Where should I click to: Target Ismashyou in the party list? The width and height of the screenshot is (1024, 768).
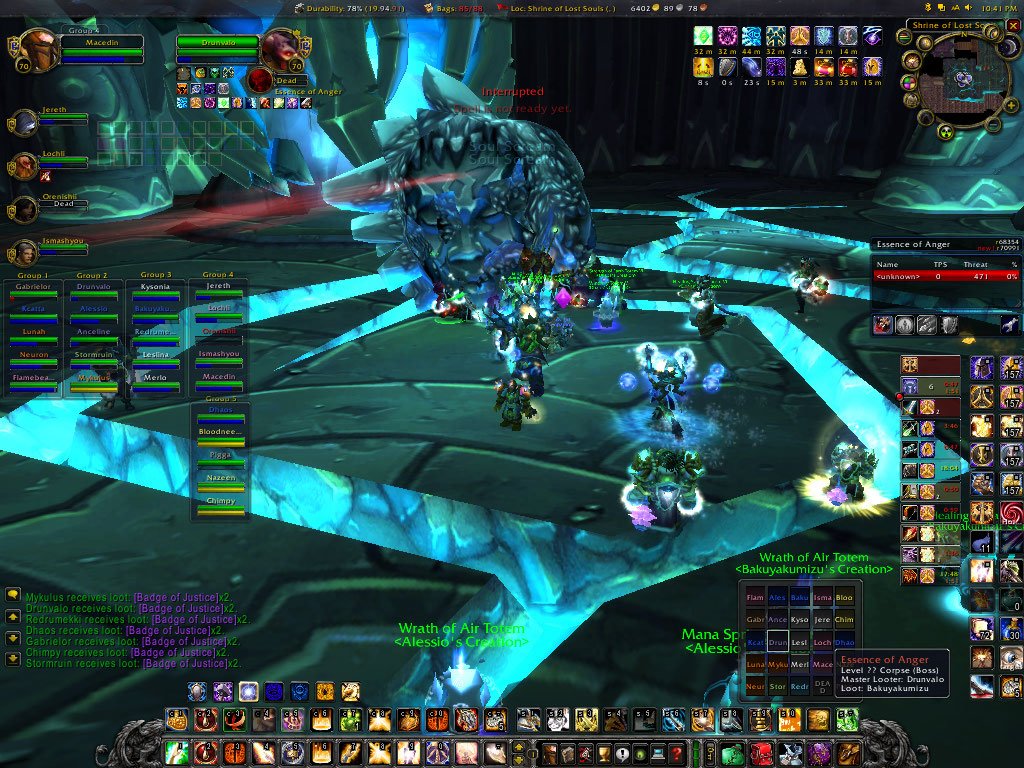coord(25,252)
